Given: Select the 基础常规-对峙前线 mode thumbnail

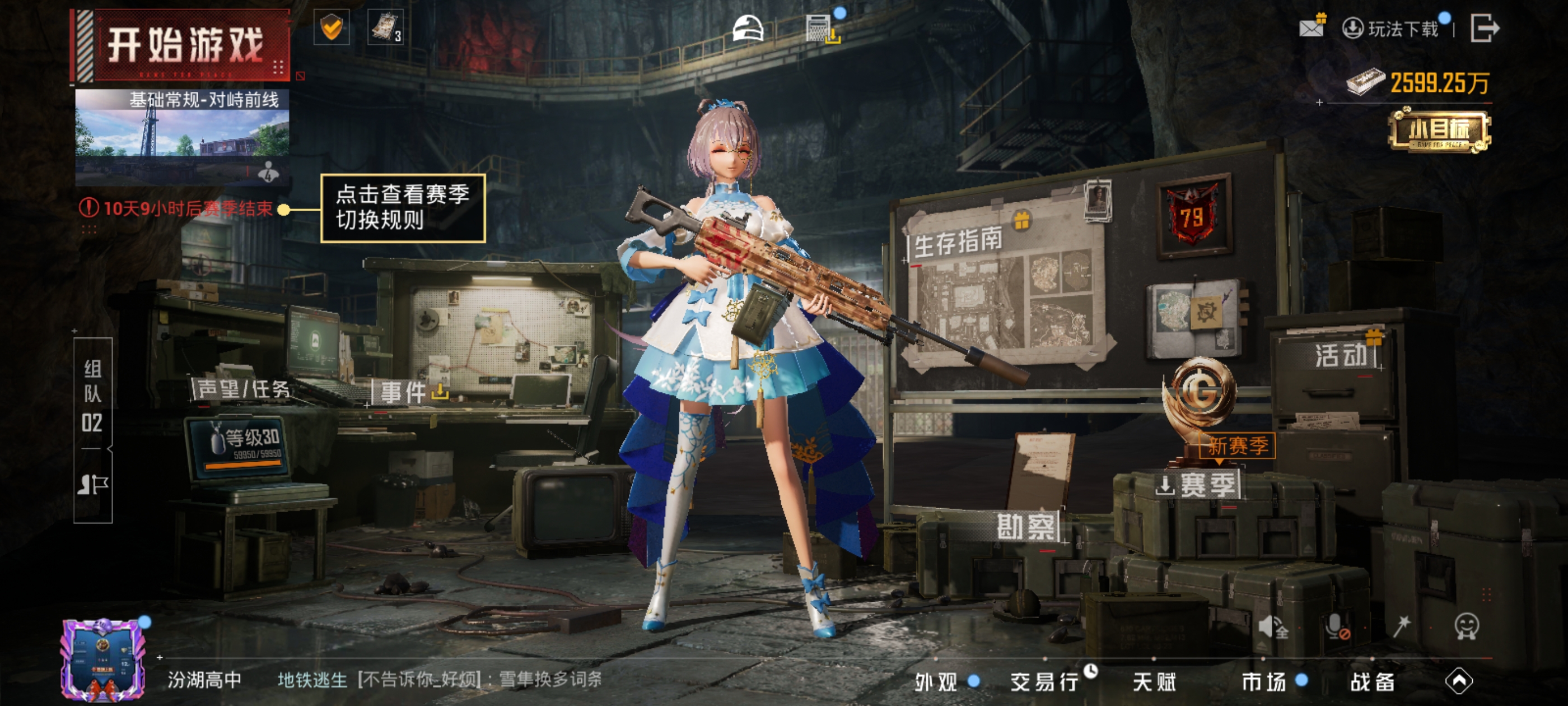Looking at the screenshot, I should click(x=182, y=138).
